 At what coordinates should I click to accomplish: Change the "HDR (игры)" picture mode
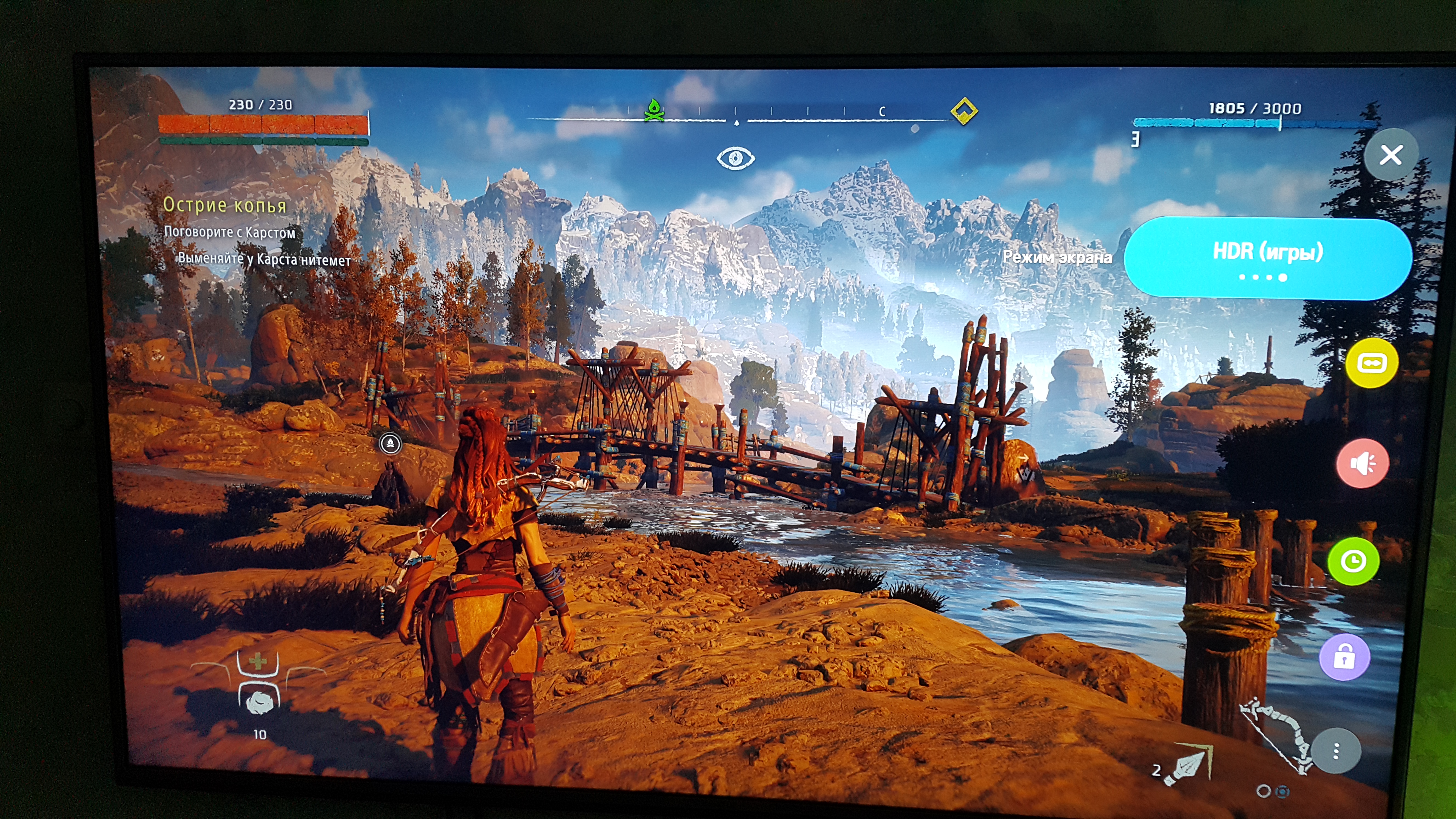pyautogui.click(x=1267, y=258)
